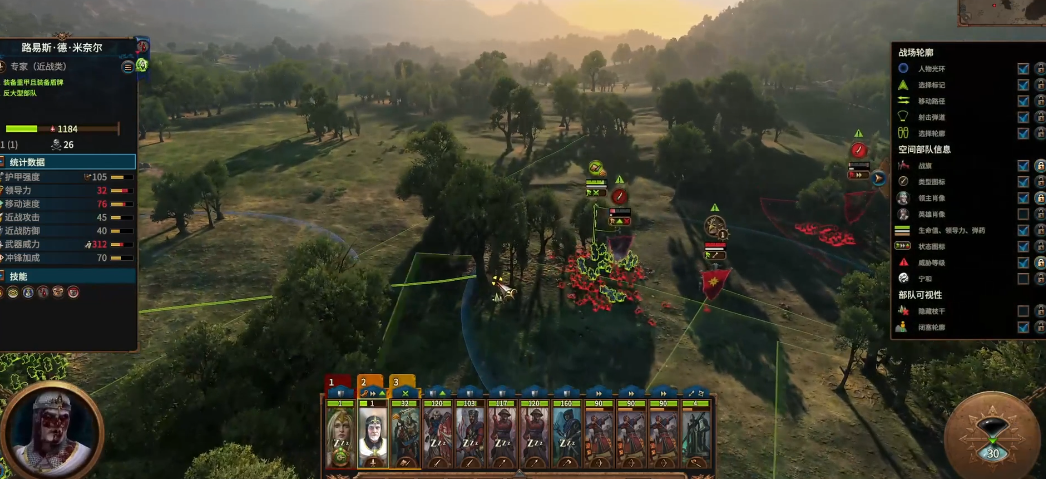Uncheck the 选择标记 option

[x=1023, y=85]
